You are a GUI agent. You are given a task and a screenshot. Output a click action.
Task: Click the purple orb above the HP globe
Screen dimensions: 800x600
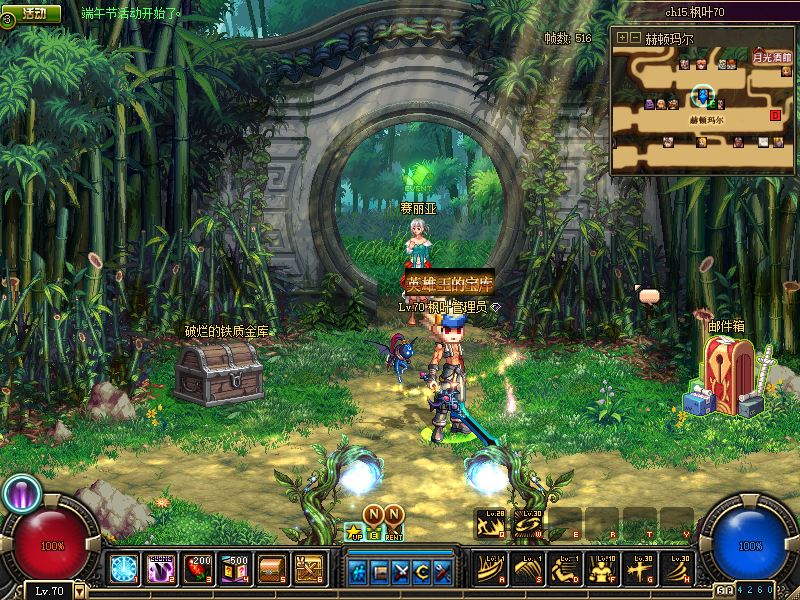[22, 491]
